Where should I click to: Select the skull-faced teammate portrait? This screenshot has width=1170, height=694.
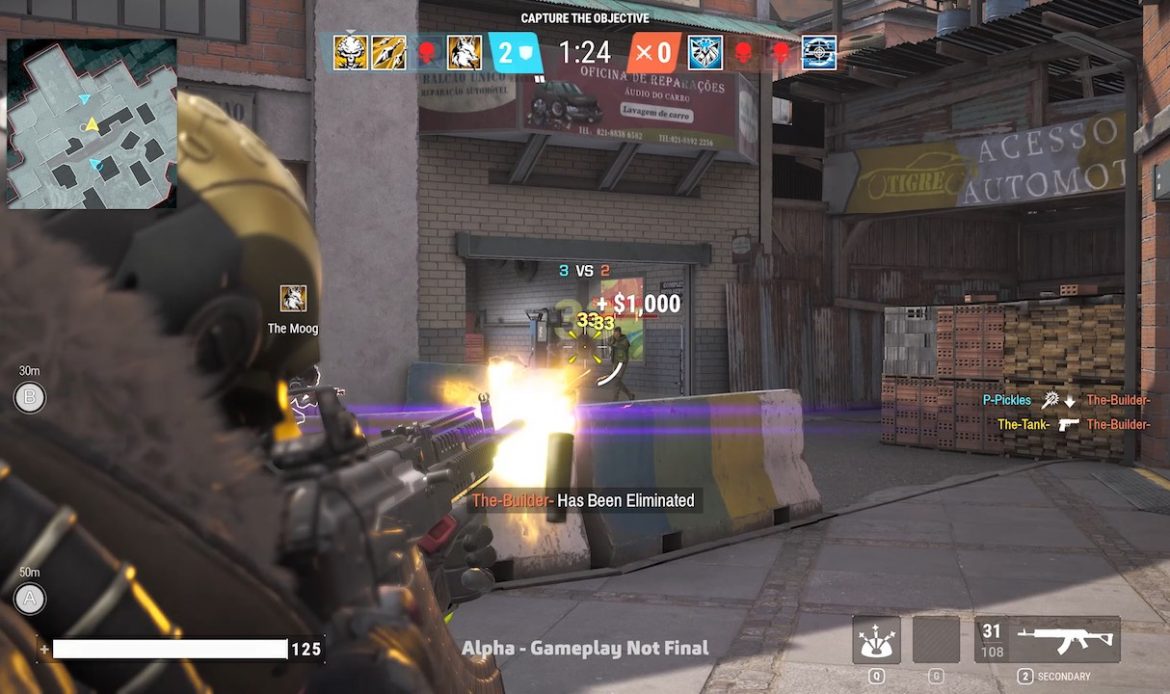351,52
